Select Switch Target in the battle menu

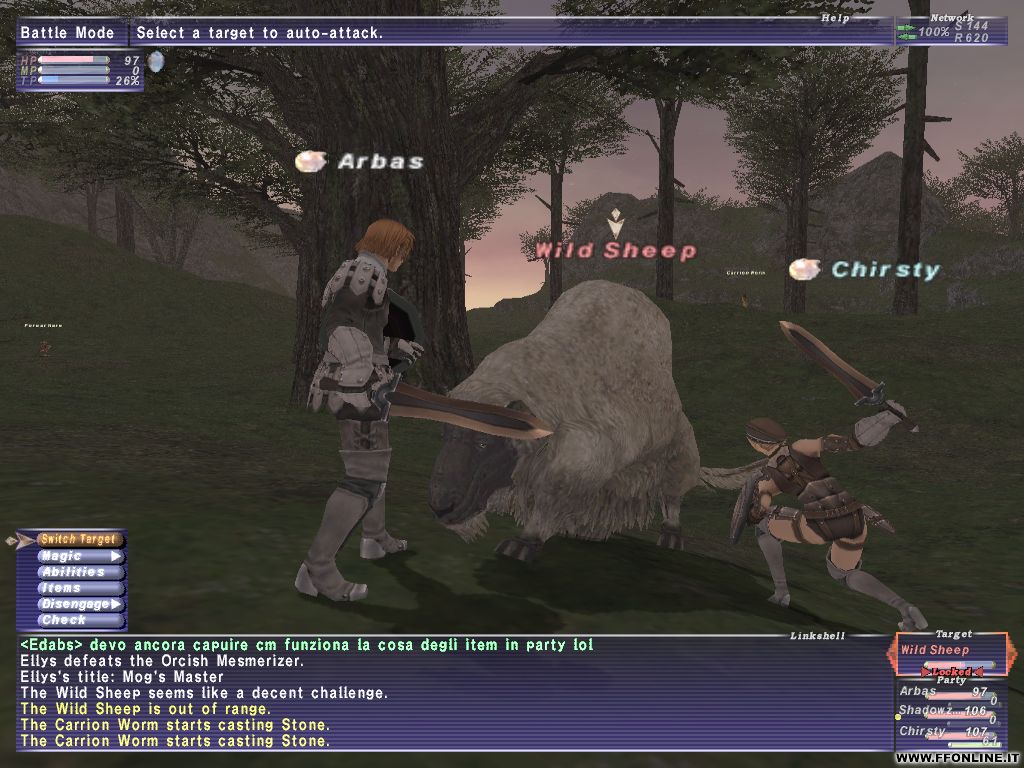(77, 540)
